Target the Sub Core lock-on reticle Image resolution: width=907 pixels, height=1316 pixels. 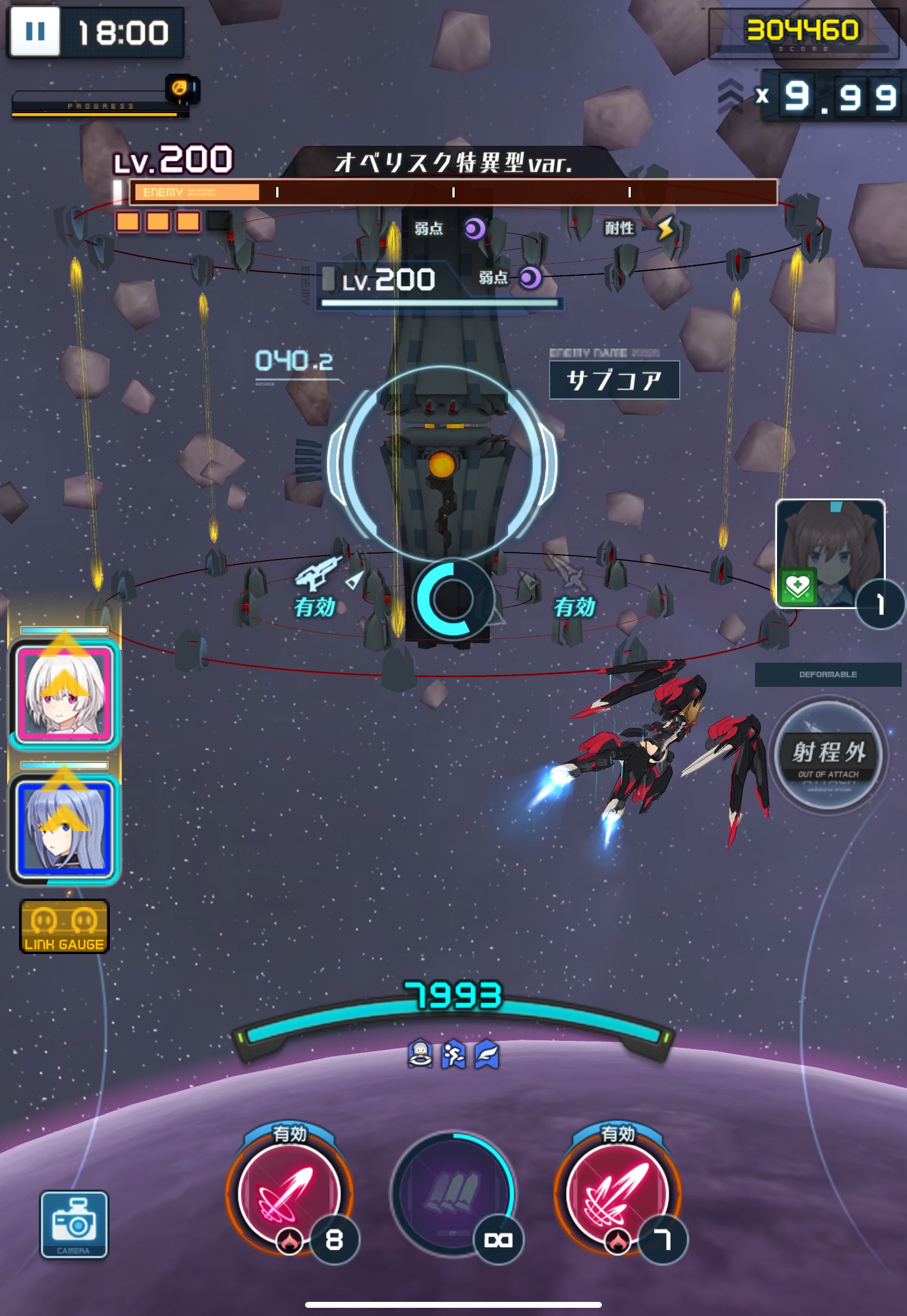(x=442, y=464)
